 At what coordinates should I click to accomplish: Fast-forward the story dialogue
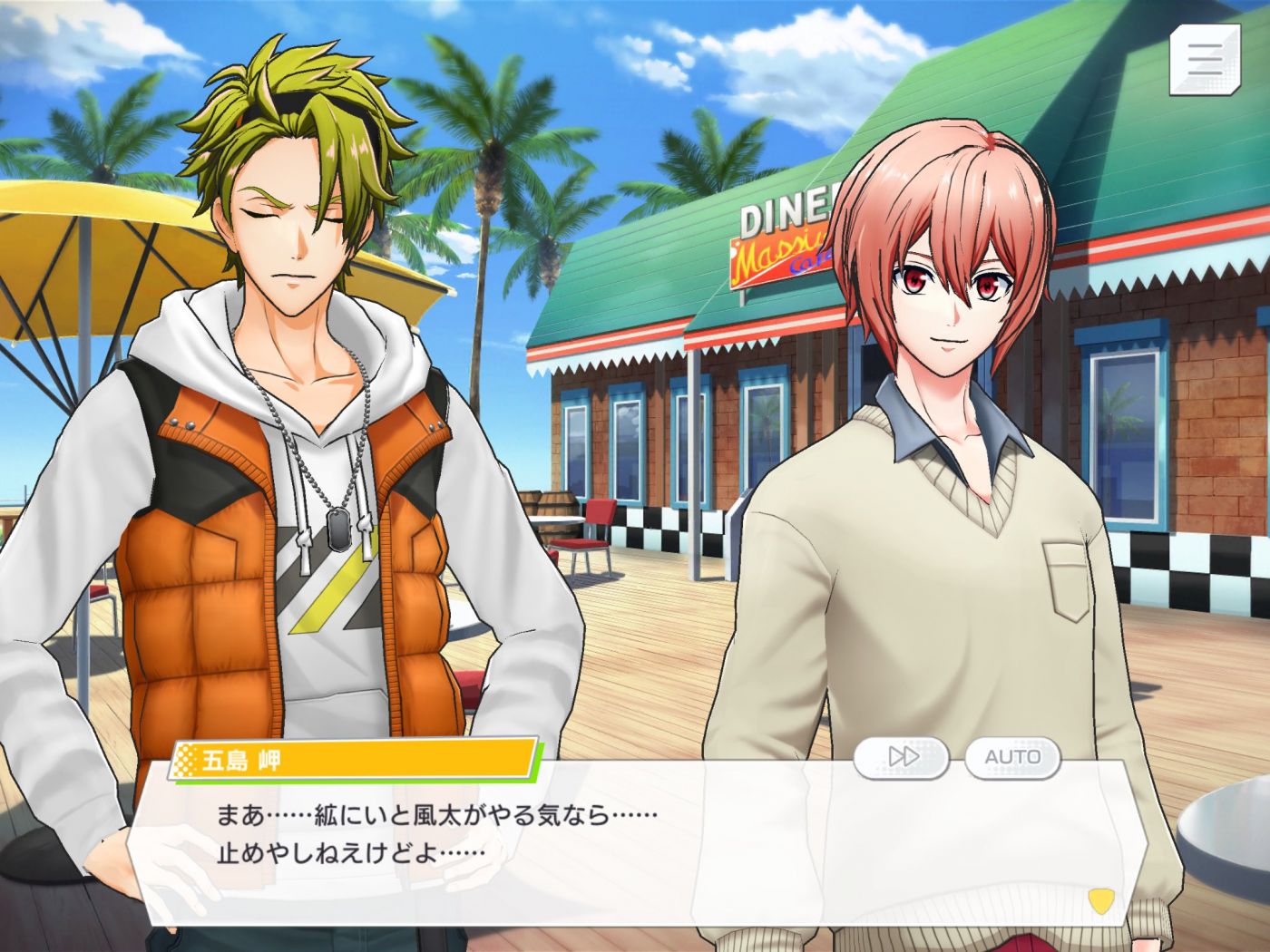902,757
